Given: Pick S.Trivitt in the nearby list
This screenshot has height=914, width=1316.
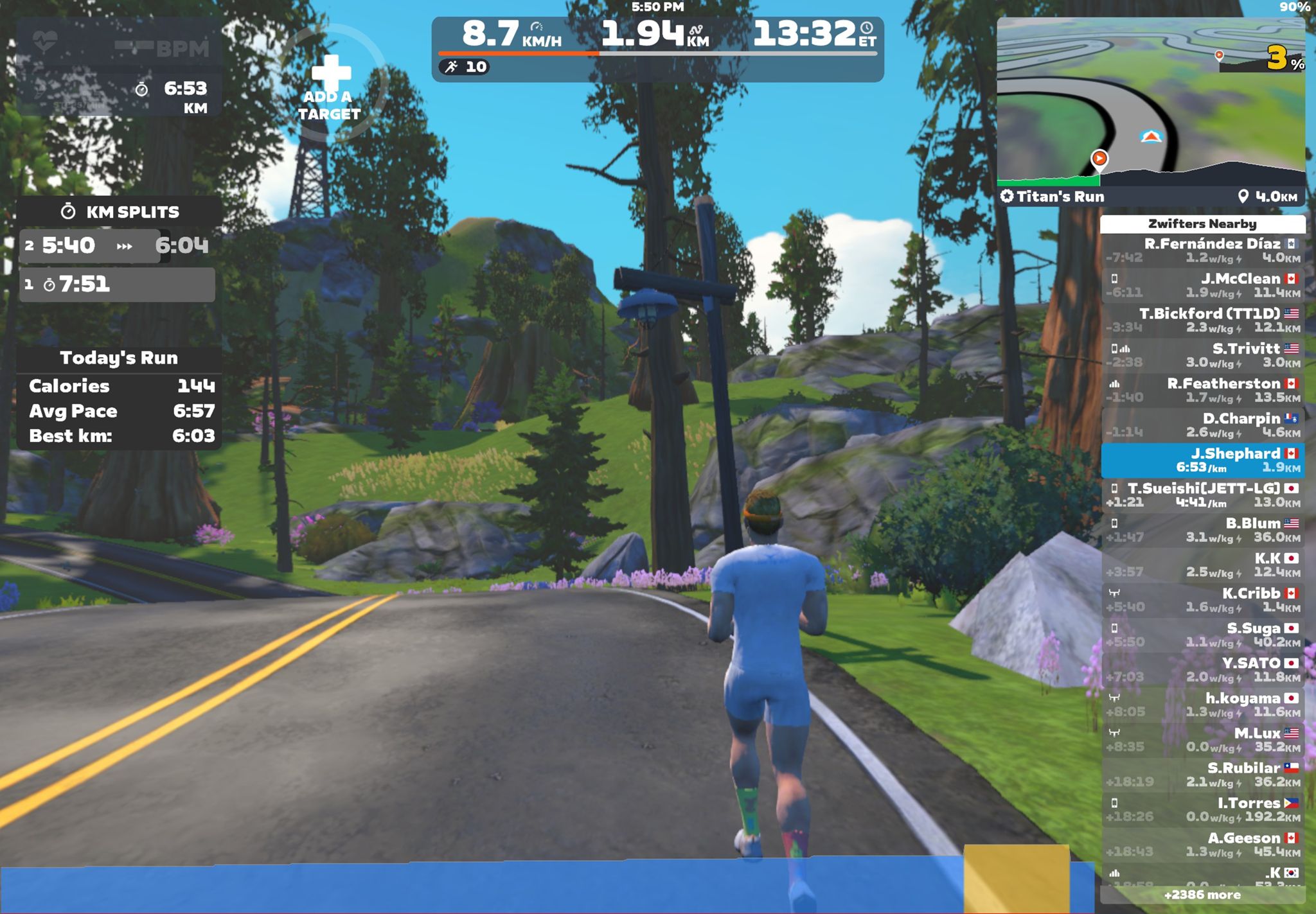Looking at the screenshot, I should [x=1202, y=355].
